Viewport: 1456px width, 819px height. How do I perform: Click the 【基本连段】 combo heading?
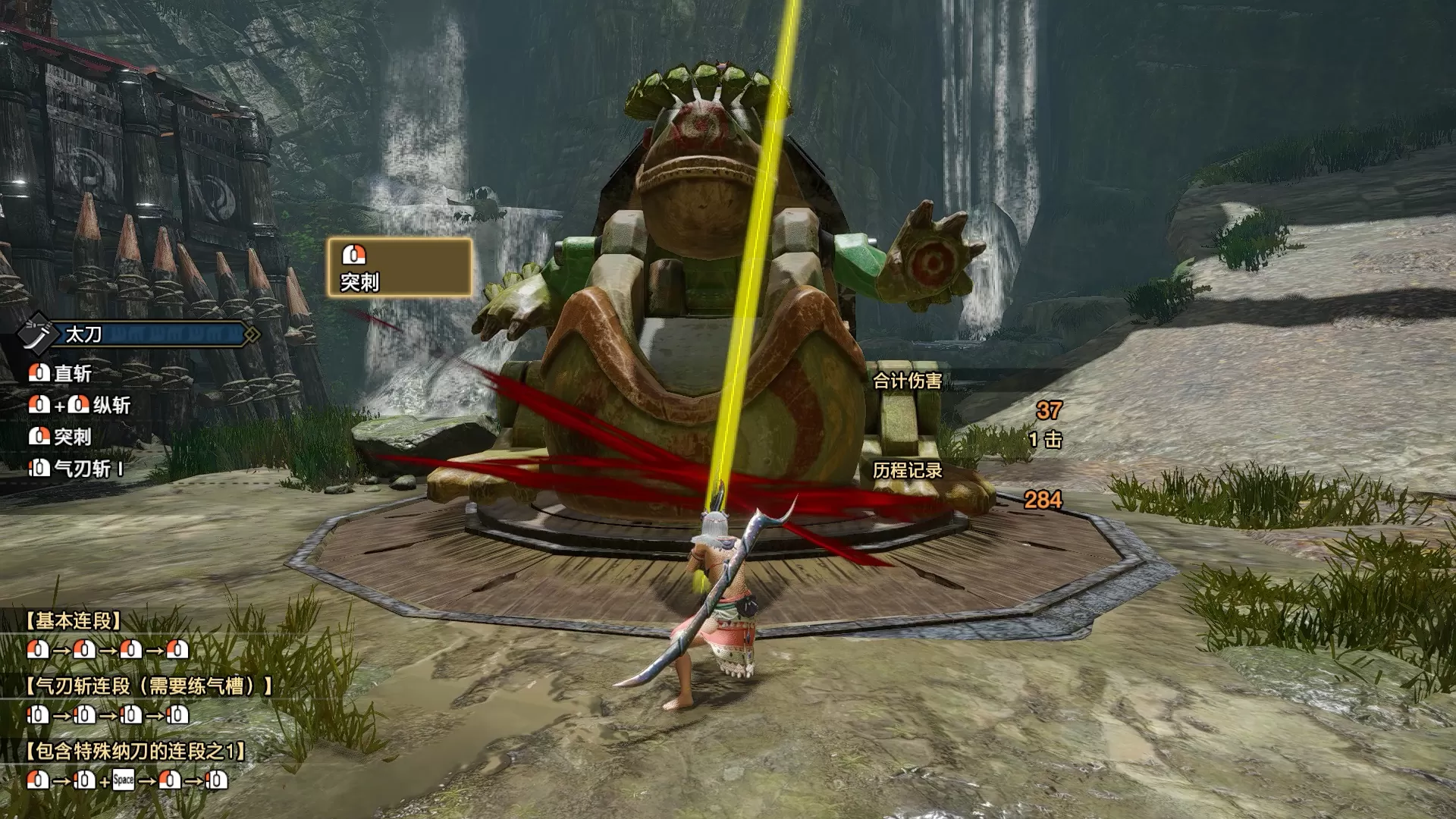click(73, 621)
